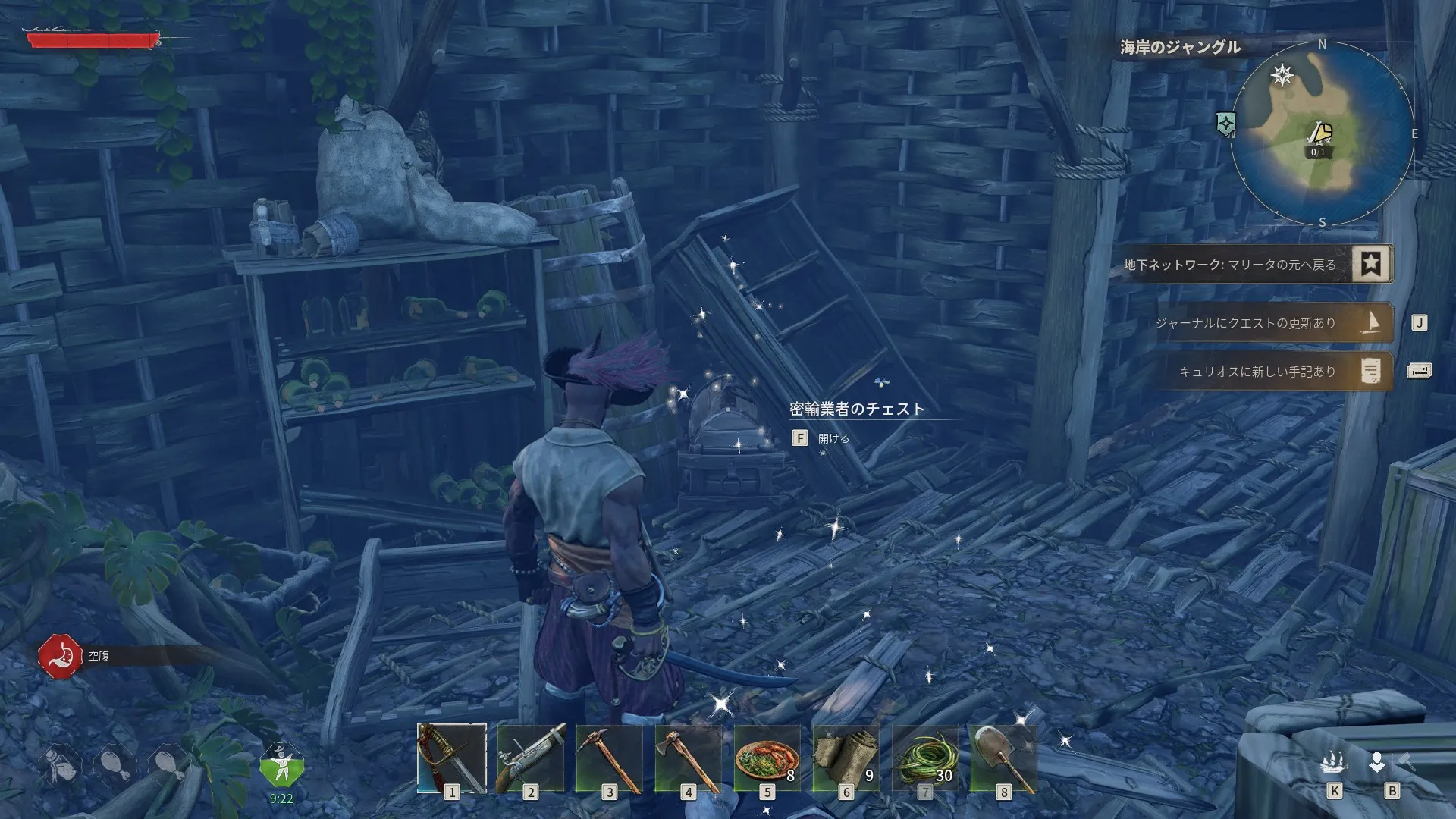Eat the shrimp dish from the hotbar
This screenshot has height=819, width=1456.
[x=767, y=758]
